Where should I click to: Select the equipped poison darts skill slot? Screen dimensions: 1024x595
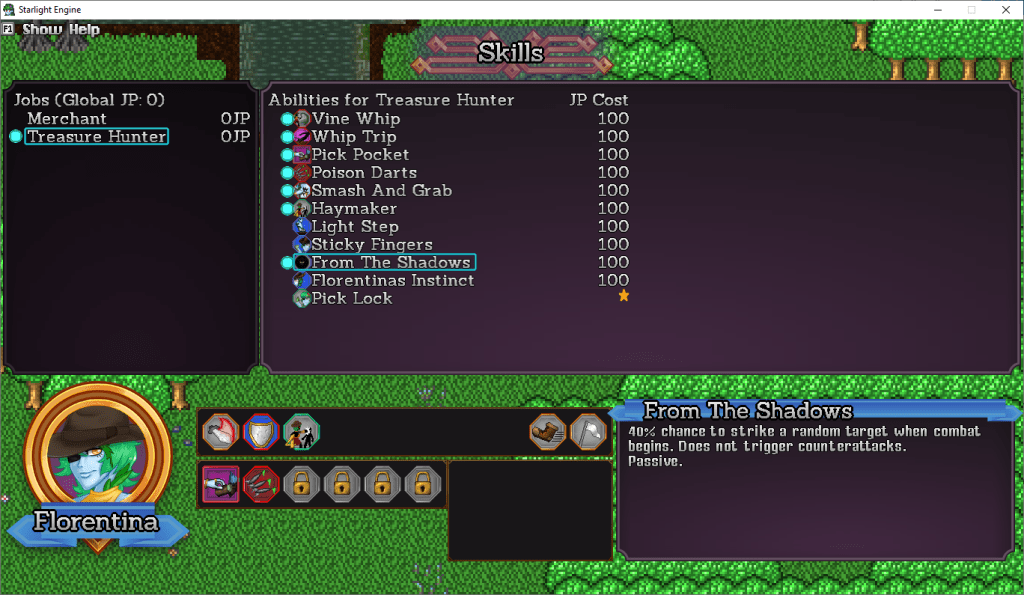tap(261, 484)
